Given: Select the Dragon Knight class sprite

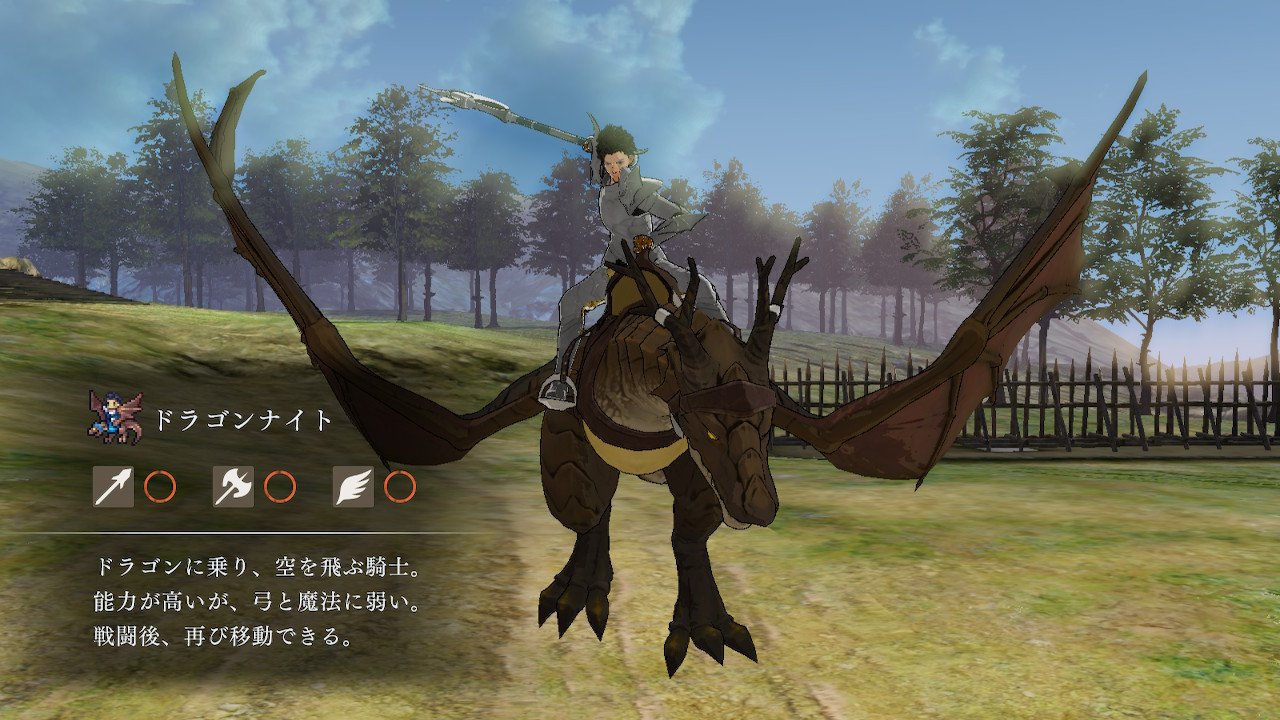Looking at the screenshot, I should click(114, 416).
